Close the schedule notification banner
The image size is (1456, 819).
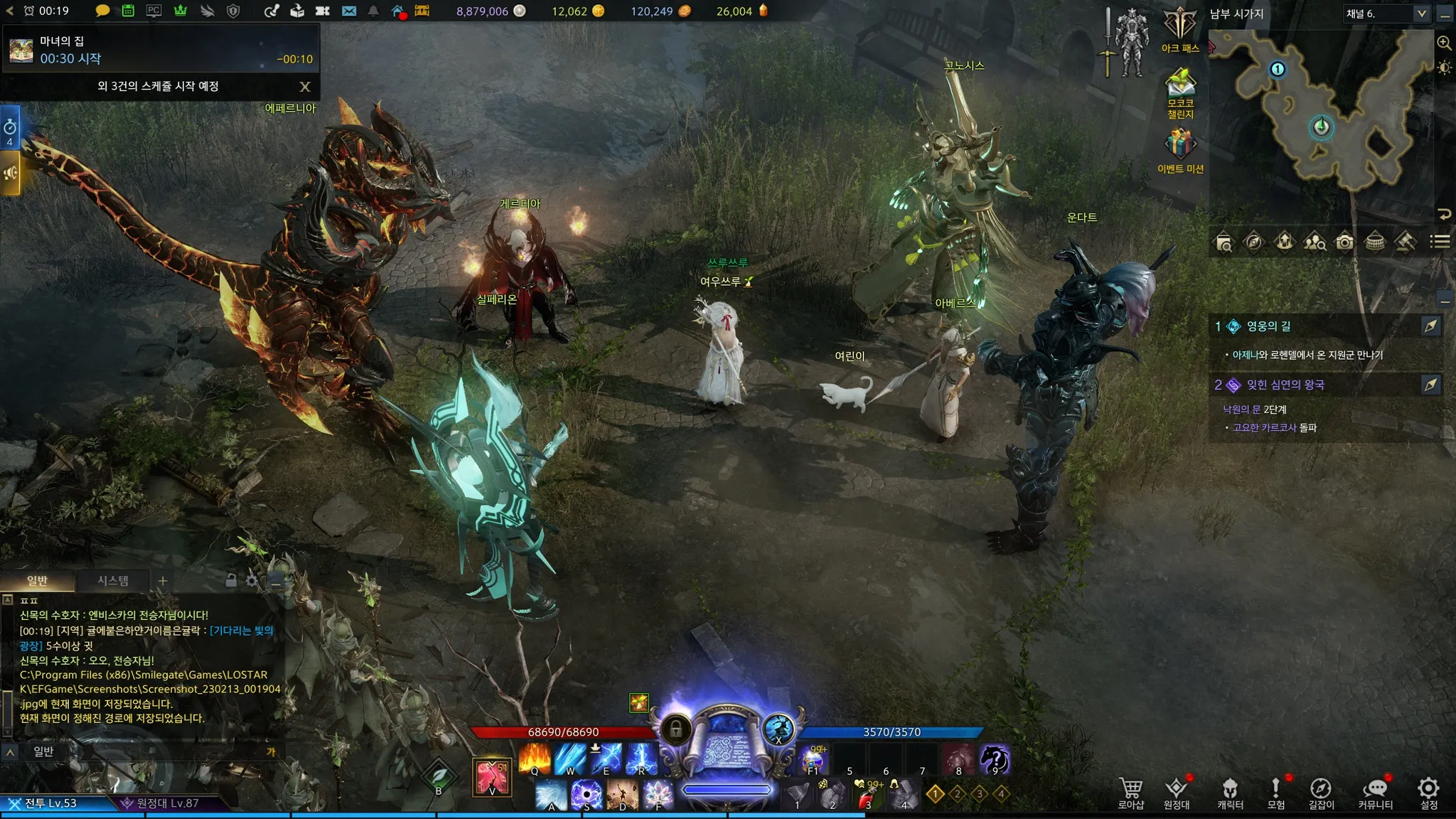[x=305, y=87]
